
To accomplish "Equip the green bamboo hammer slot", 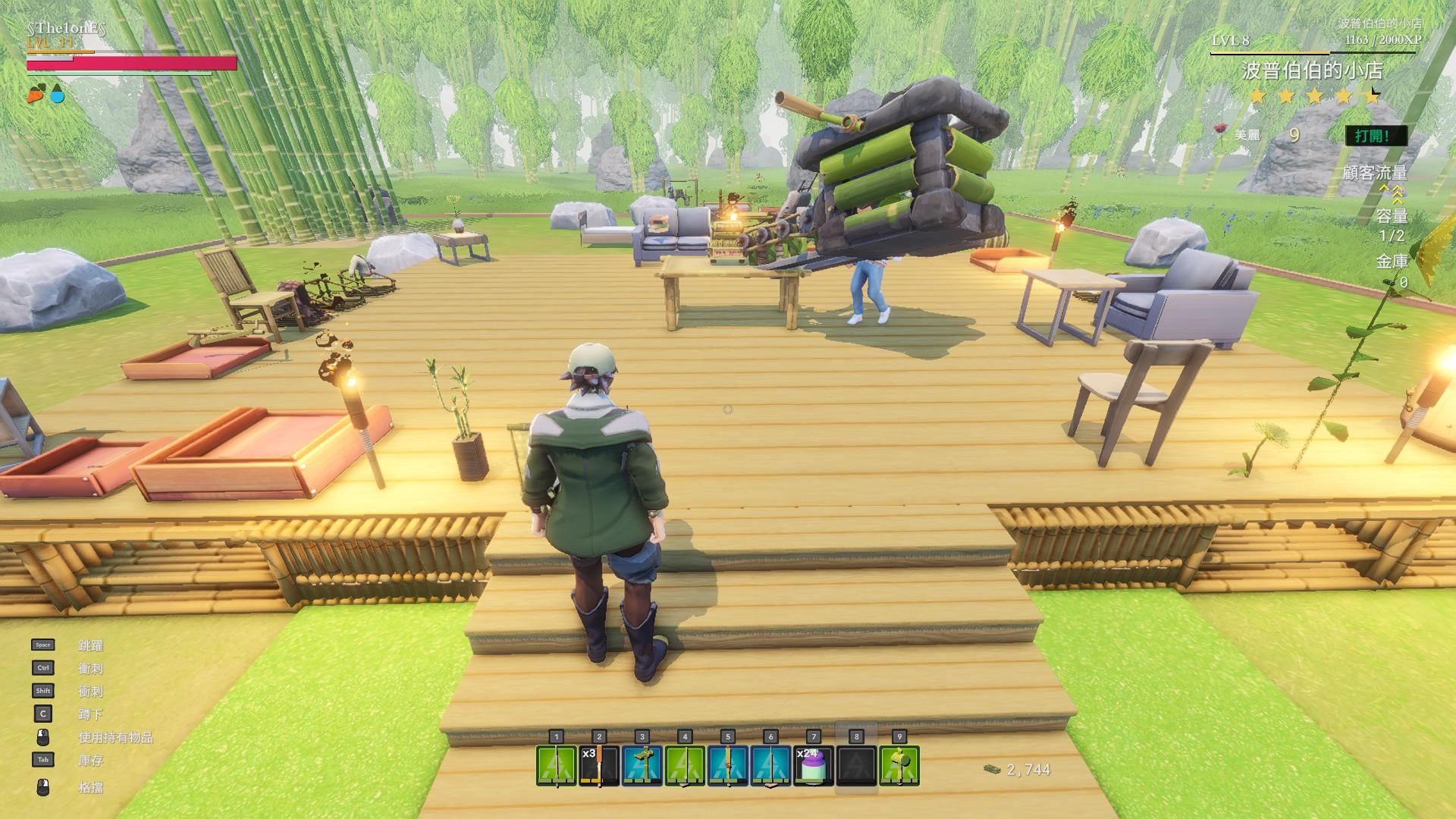I will pyautogui.click(x=899, y=765).
